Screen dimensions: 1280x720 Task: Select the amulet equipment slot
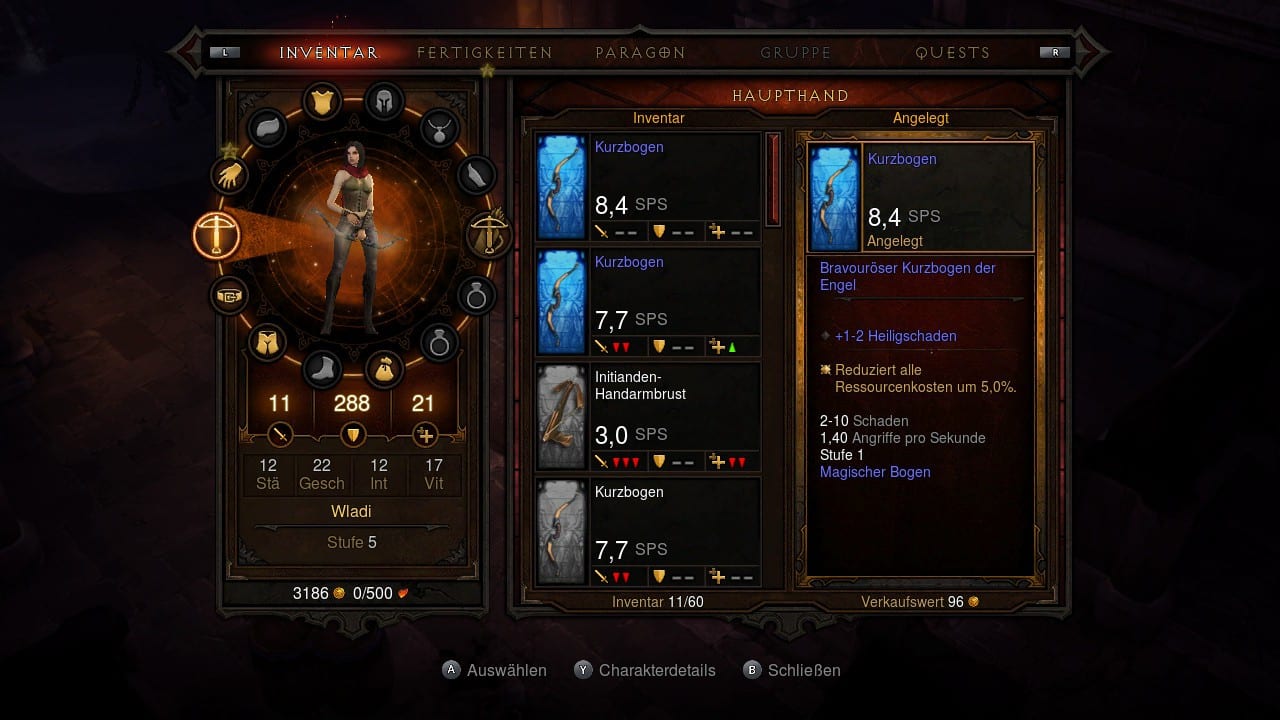point(438,127)
